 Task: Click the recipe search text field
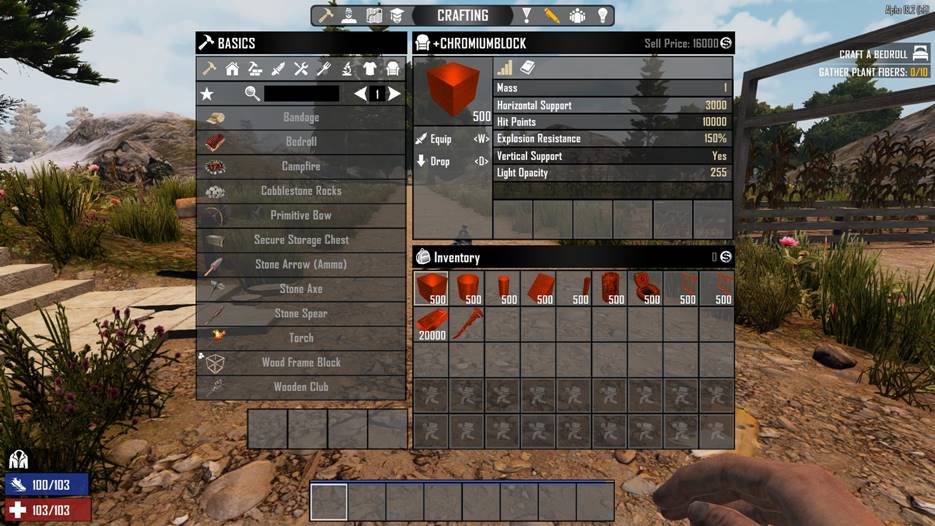301,94
